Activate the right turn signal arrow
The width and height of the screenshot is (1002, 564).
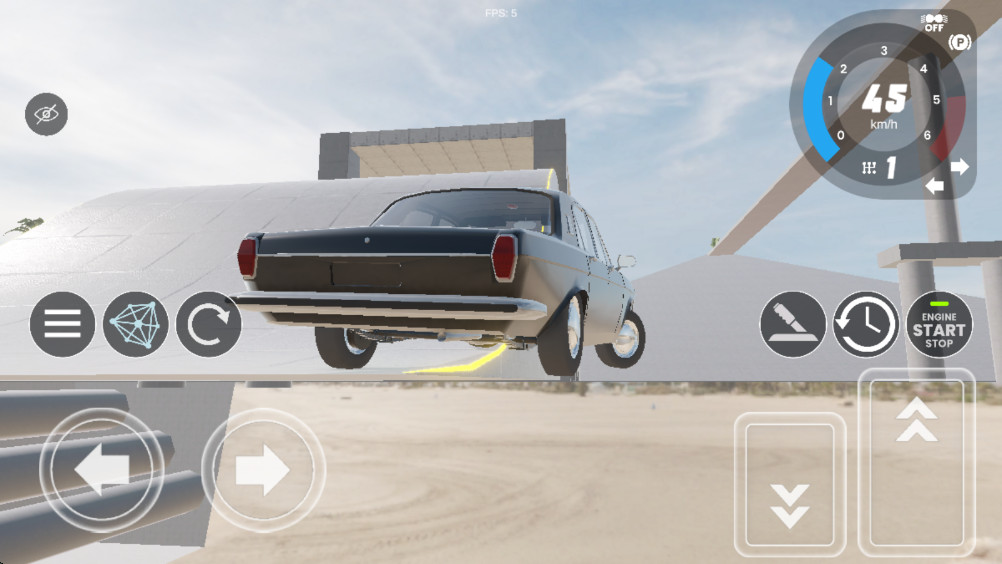click(x=960, y=167)
